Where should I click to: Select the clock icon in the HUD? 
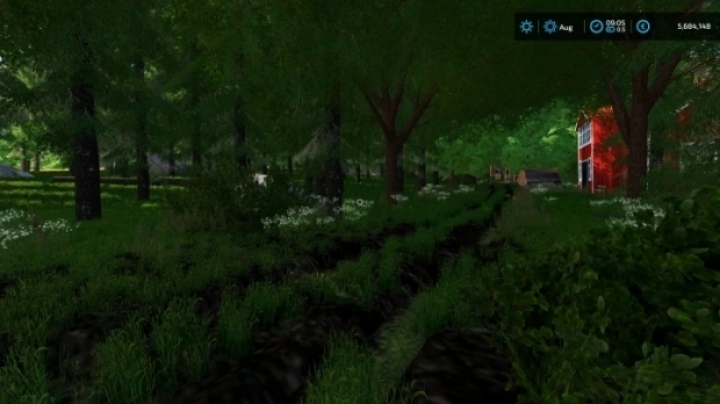point(597,26)
